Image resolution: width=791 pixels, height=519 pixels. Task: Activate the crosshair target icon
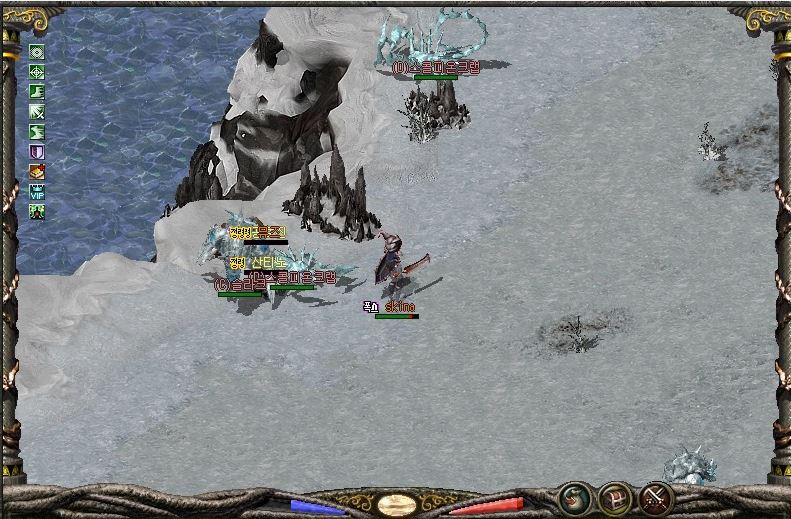click(x=37, y=72)
